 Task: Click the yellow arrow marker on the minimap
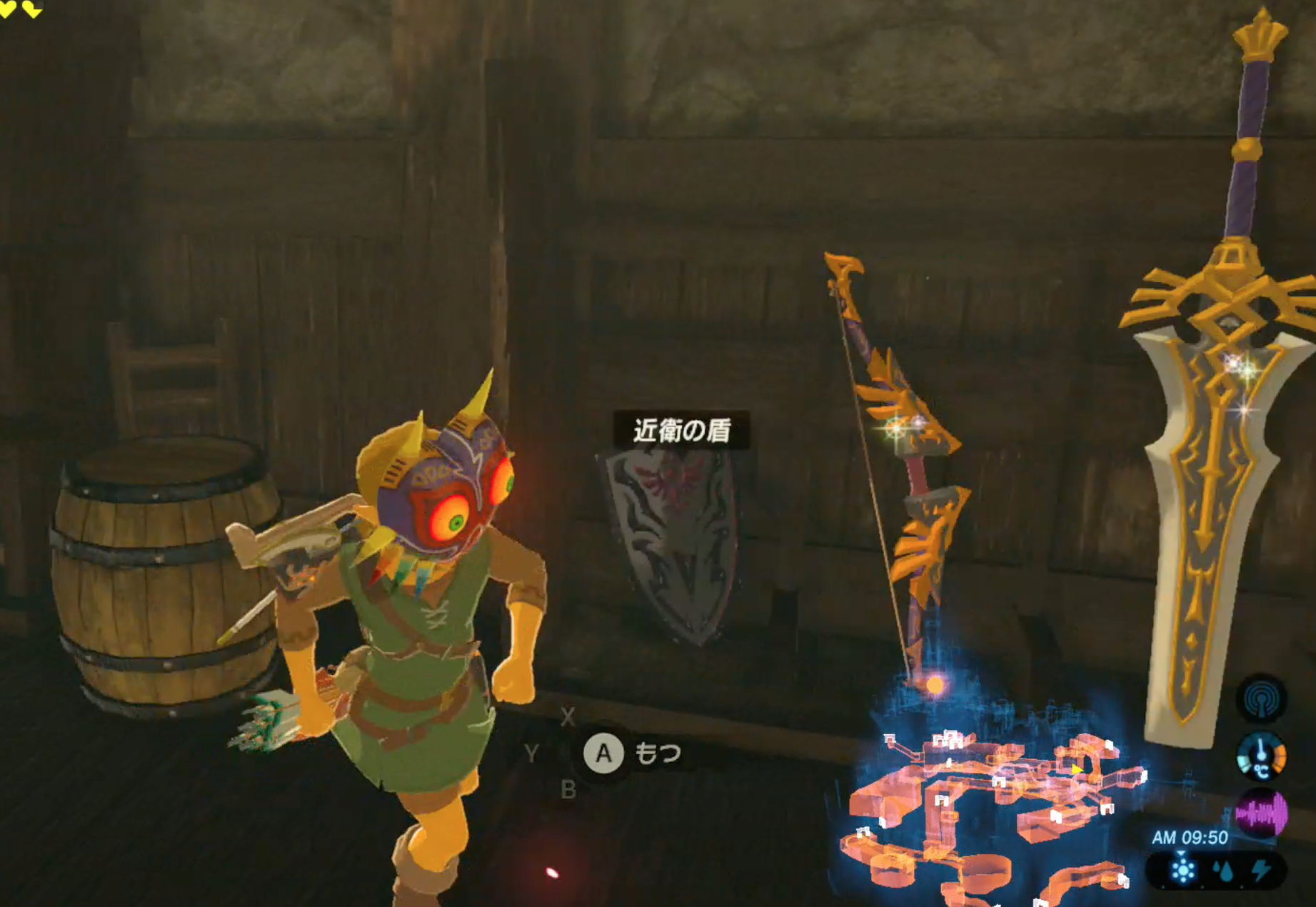click(x=1078, y=770)
